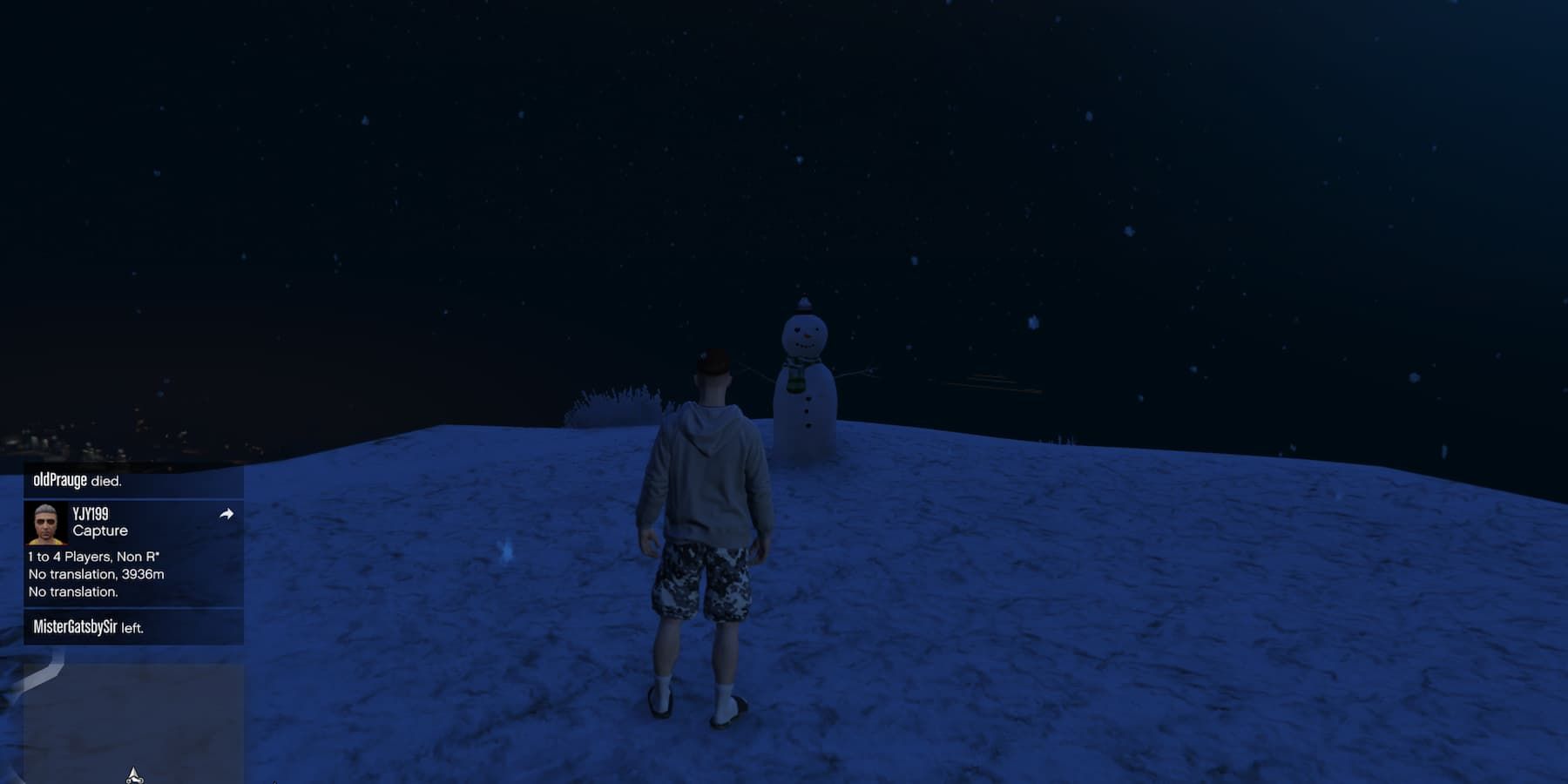Click the snowman's top hat
This screenshot has width=1568, height=784.
click(x=804, y=305)
